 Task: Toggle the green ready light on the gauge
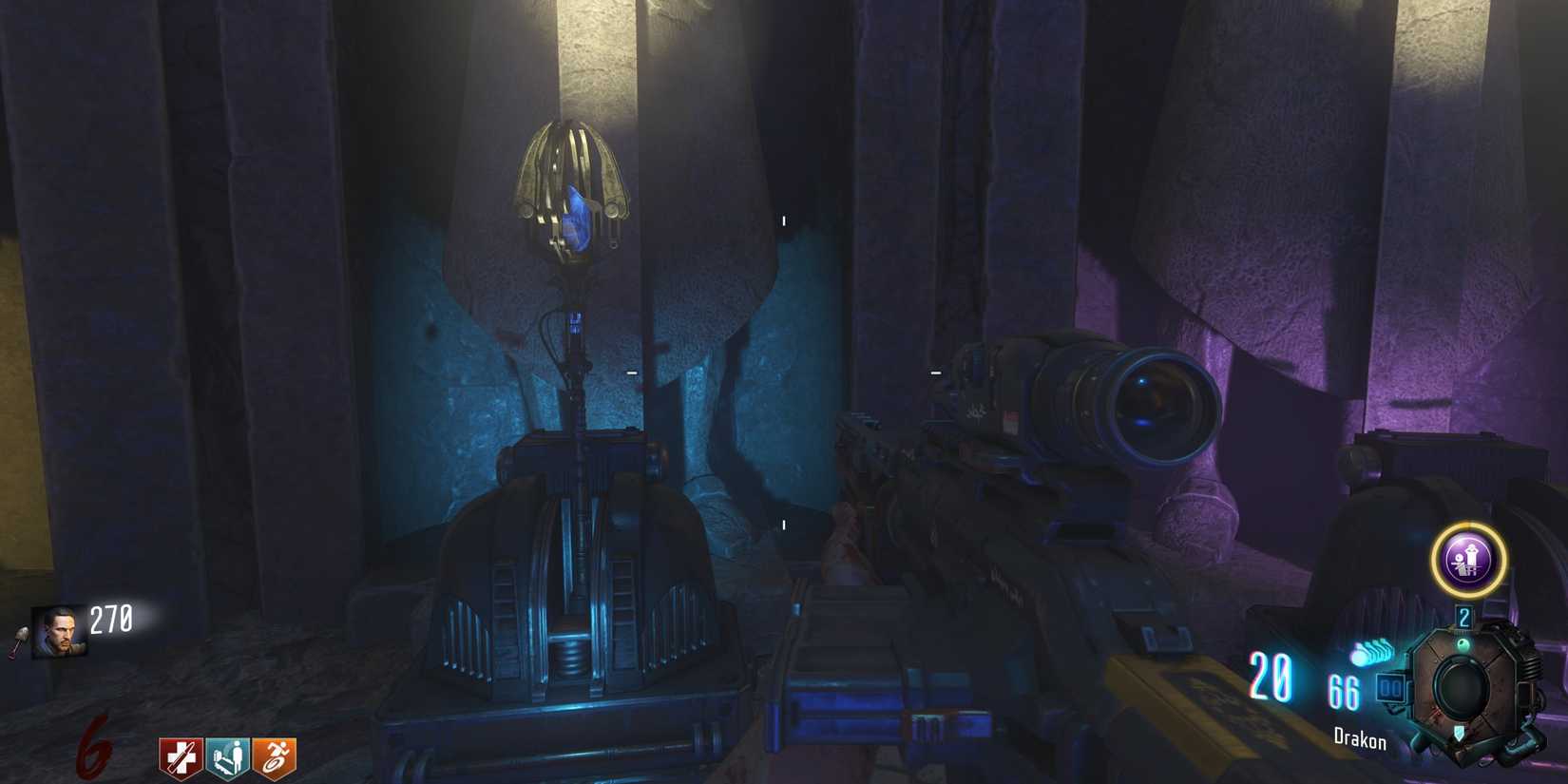click(1463, 642)
